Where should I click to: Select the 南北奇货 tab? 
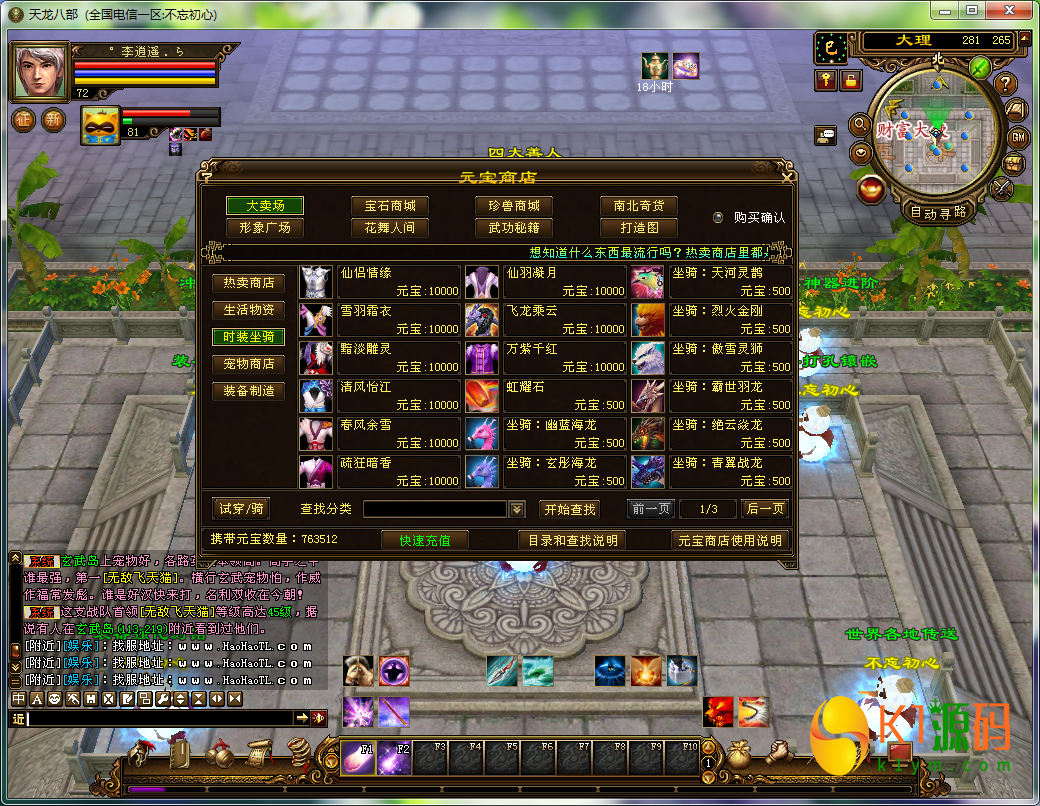click(x=638, y=205)
